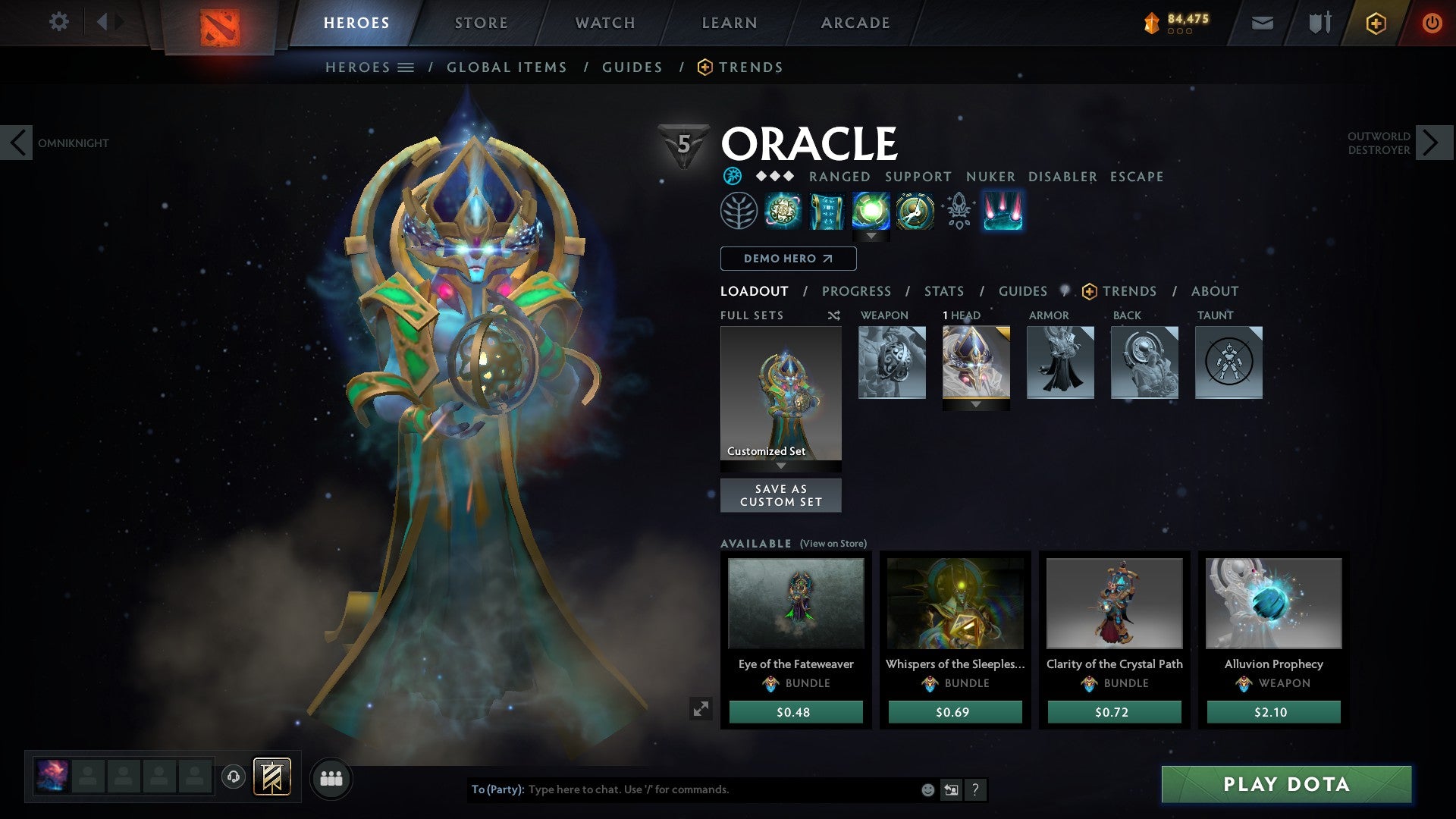Click the View on Store link
Screen dimensions: 1456x819
tap(832, 544)
